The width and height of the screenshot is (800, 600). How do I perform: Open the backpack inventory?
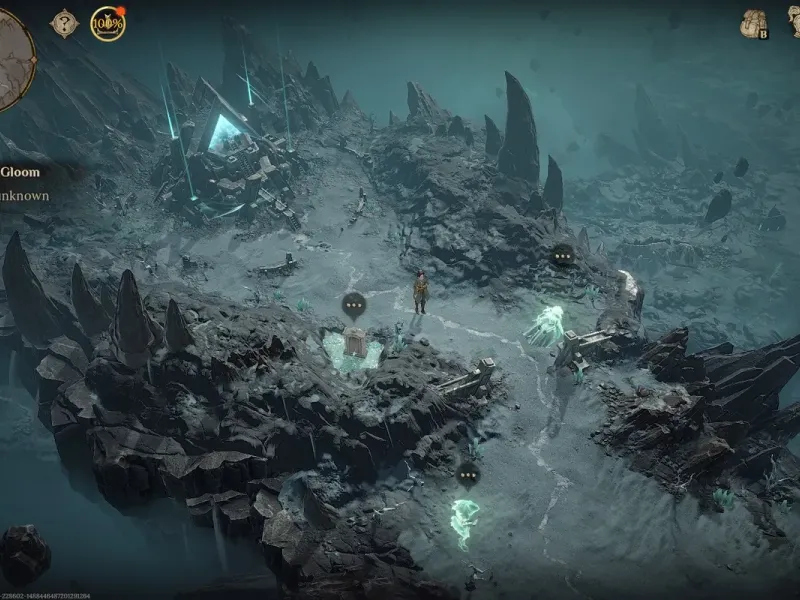click(x=753, y=24)
